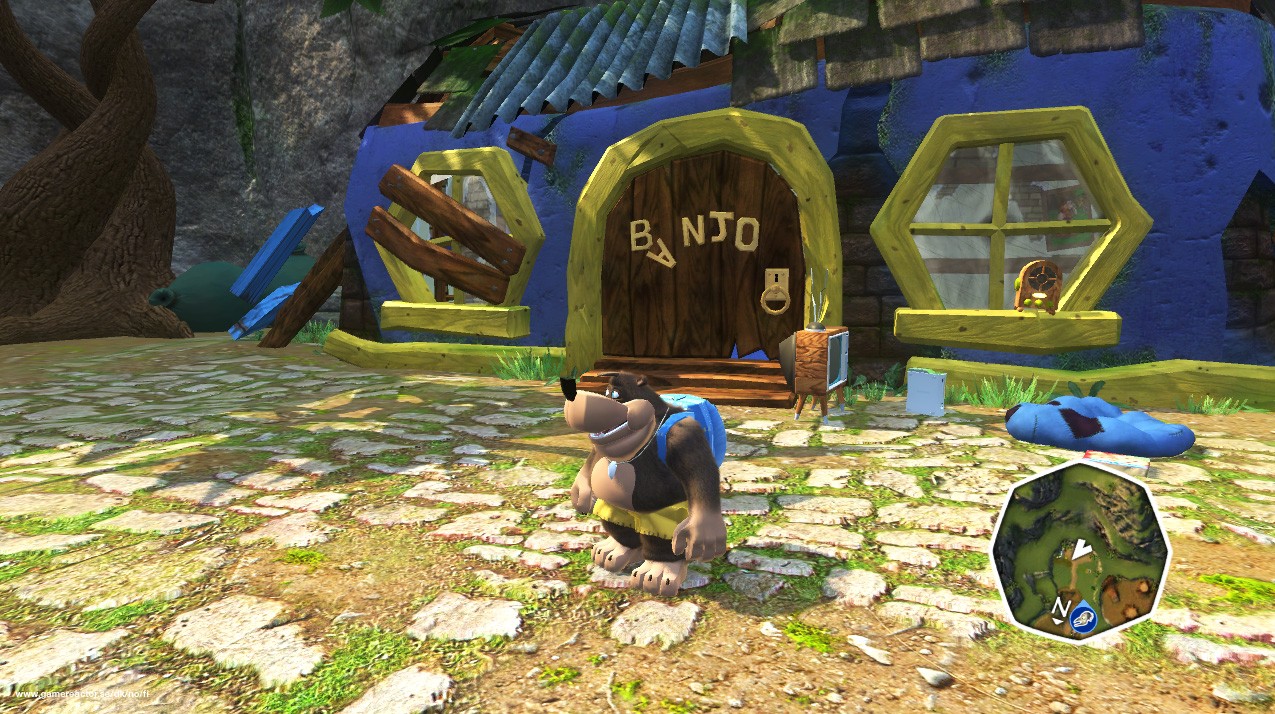Click the white player arrow on the minimap
Screen dimensions: 1275x714
pyautogui.click(x=1081, y=549)
